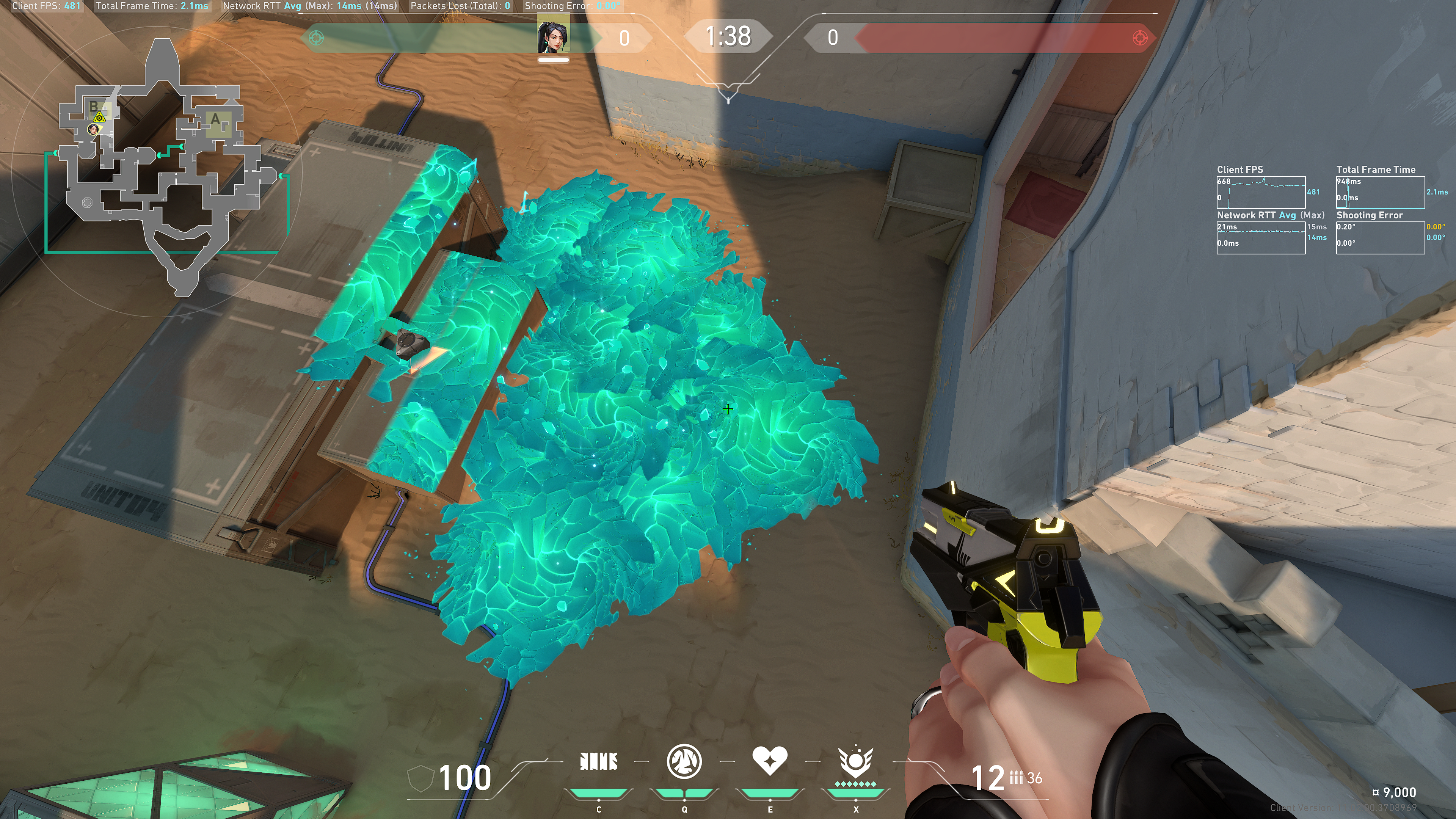The image size is (1456, 819).
Task: Click the yellow spike icon on minimap
Action: (99, 118)
